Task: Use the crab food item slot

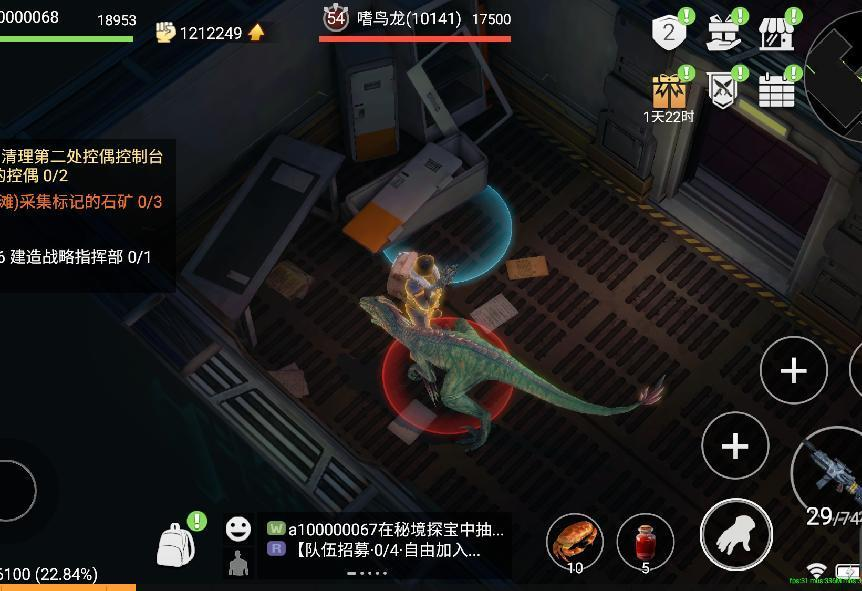Action: click(574, 540)
